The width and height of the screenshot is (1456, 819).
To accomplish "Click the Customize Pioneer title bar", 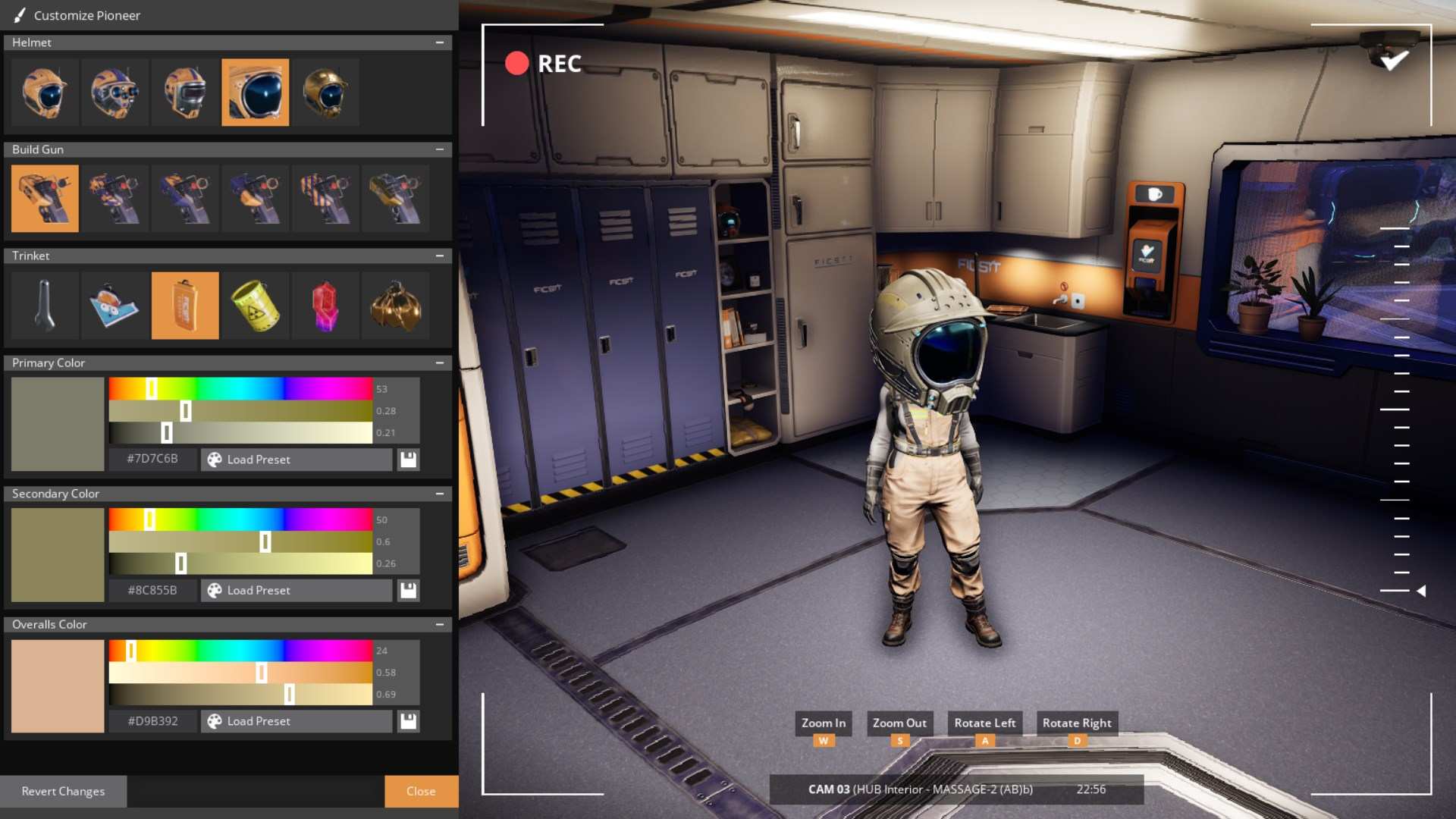I will (x=87, y=15).
